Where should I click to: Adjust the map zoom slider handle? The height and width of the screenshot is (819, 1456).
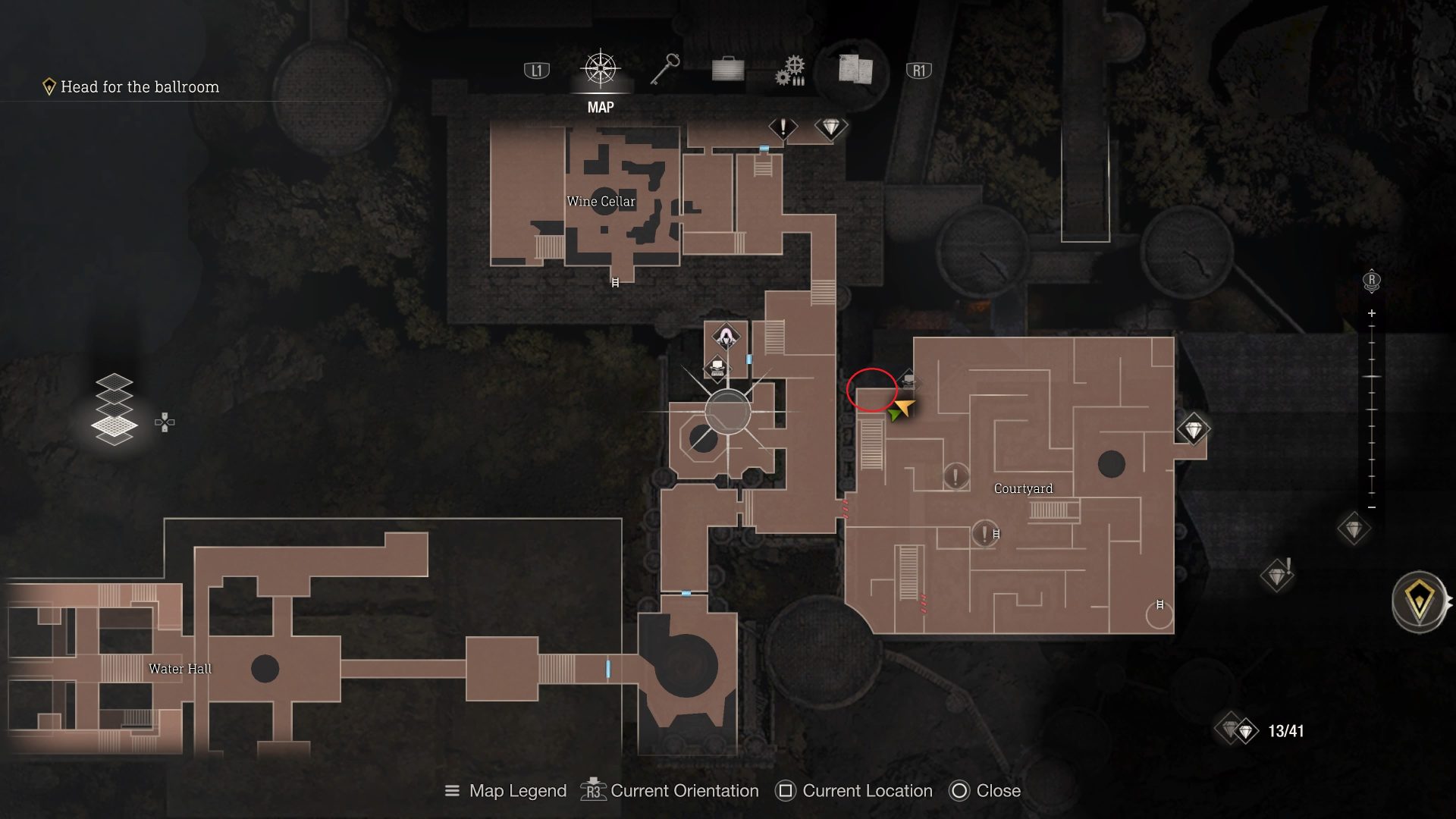click(x=1371, y=377)
